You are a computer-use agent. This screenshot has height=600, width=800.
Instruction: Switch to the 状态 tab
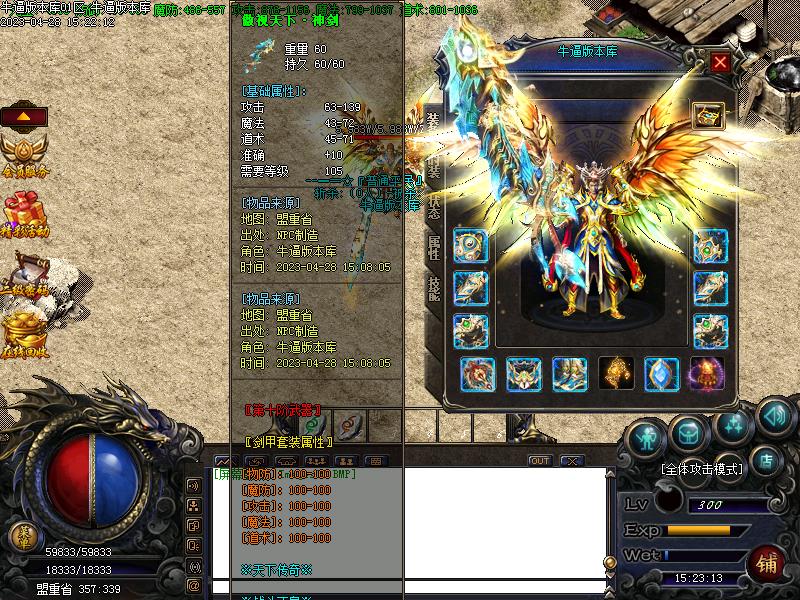pyautogui.click(x=434, y=207)
